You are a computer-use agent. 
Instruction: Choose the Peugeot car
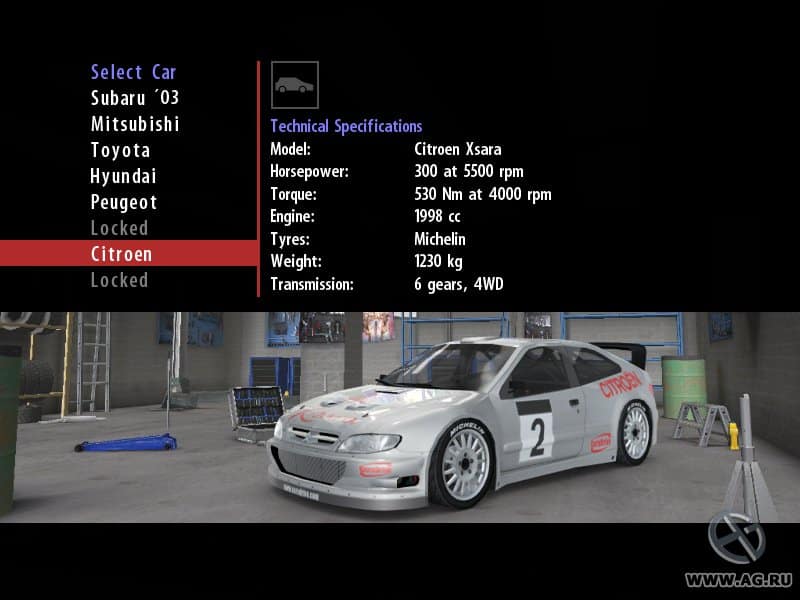[124, 202]
